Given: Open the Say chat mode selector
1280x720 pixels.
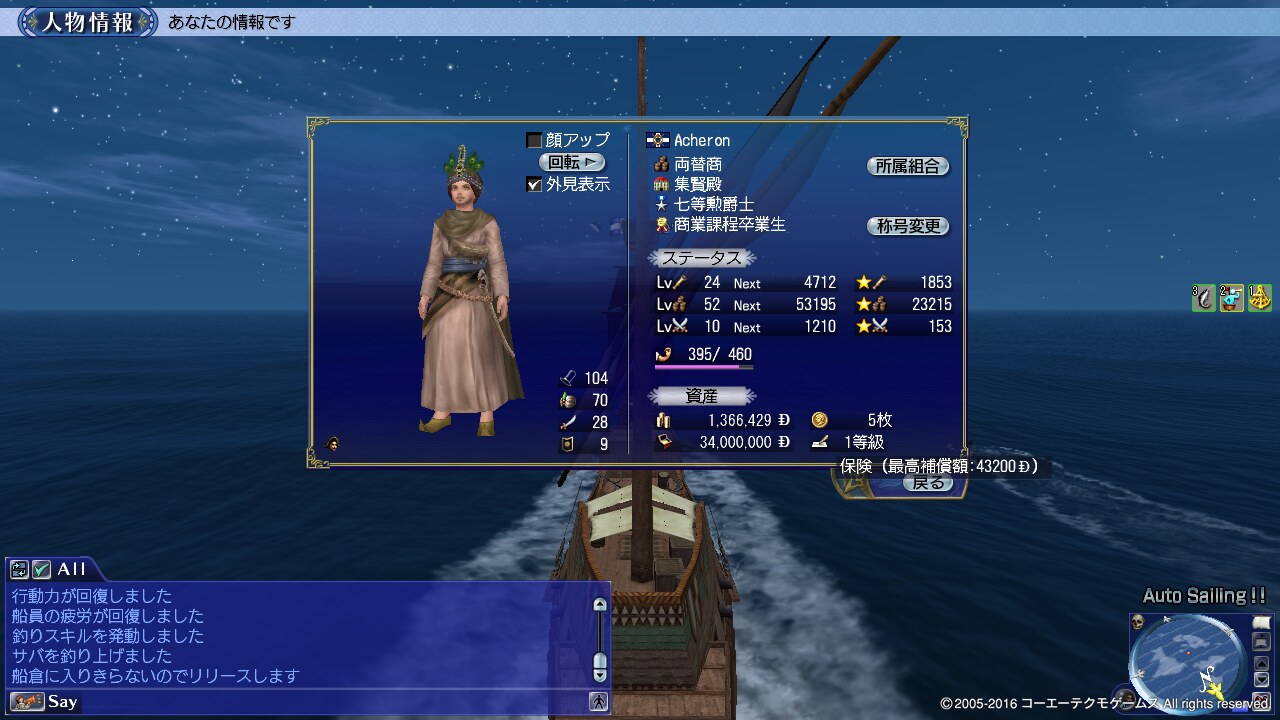Looking at the screenshot, I should point(45,701).
